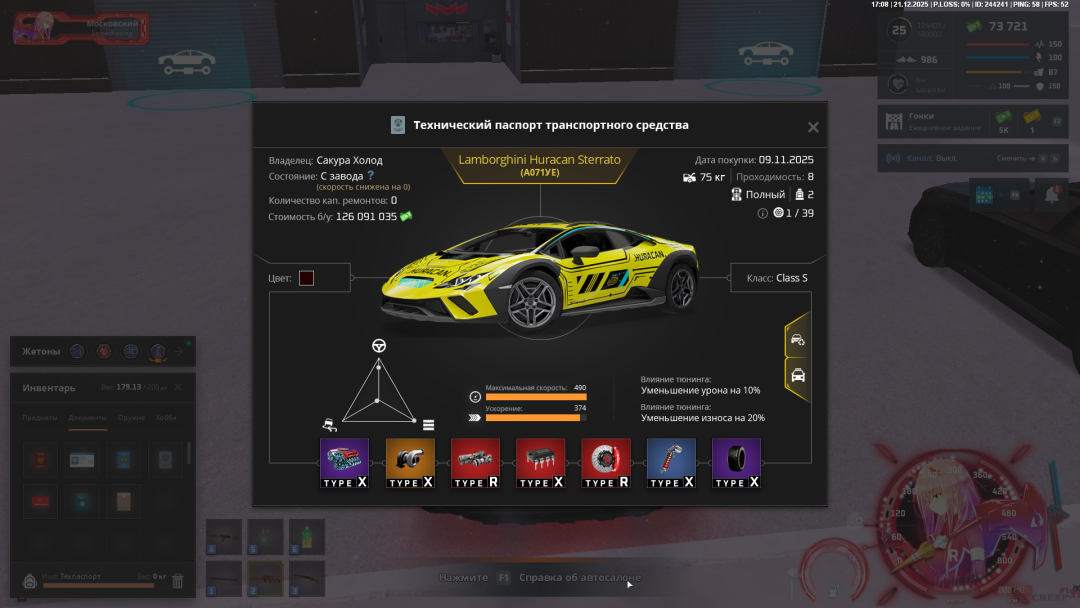Switch to the Предметы inventory tab
Screen dimensions: 1080x608
(40, 418)
